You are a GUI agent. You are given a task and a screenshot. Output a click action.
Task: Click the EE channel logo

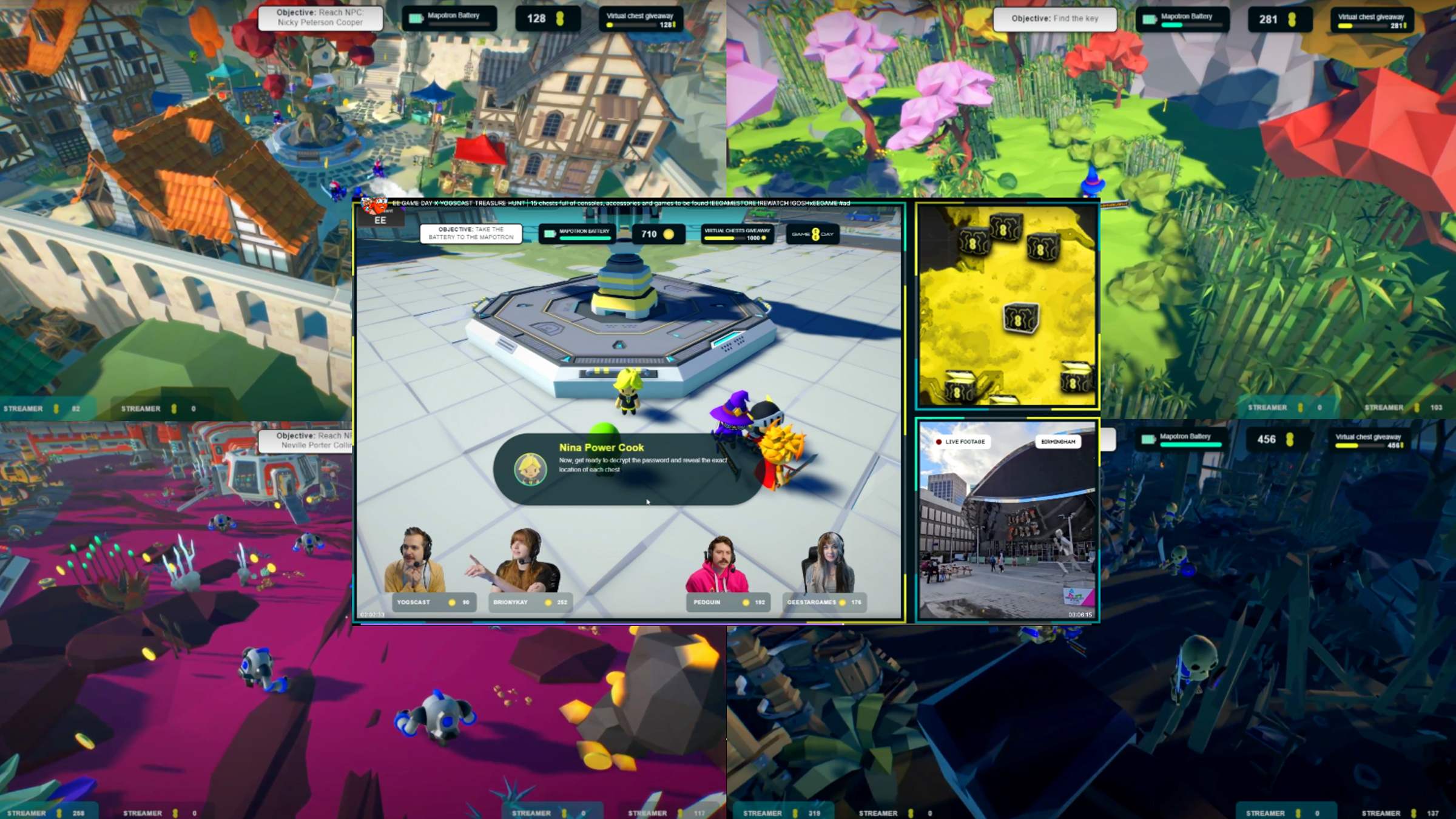coord(380,220)
